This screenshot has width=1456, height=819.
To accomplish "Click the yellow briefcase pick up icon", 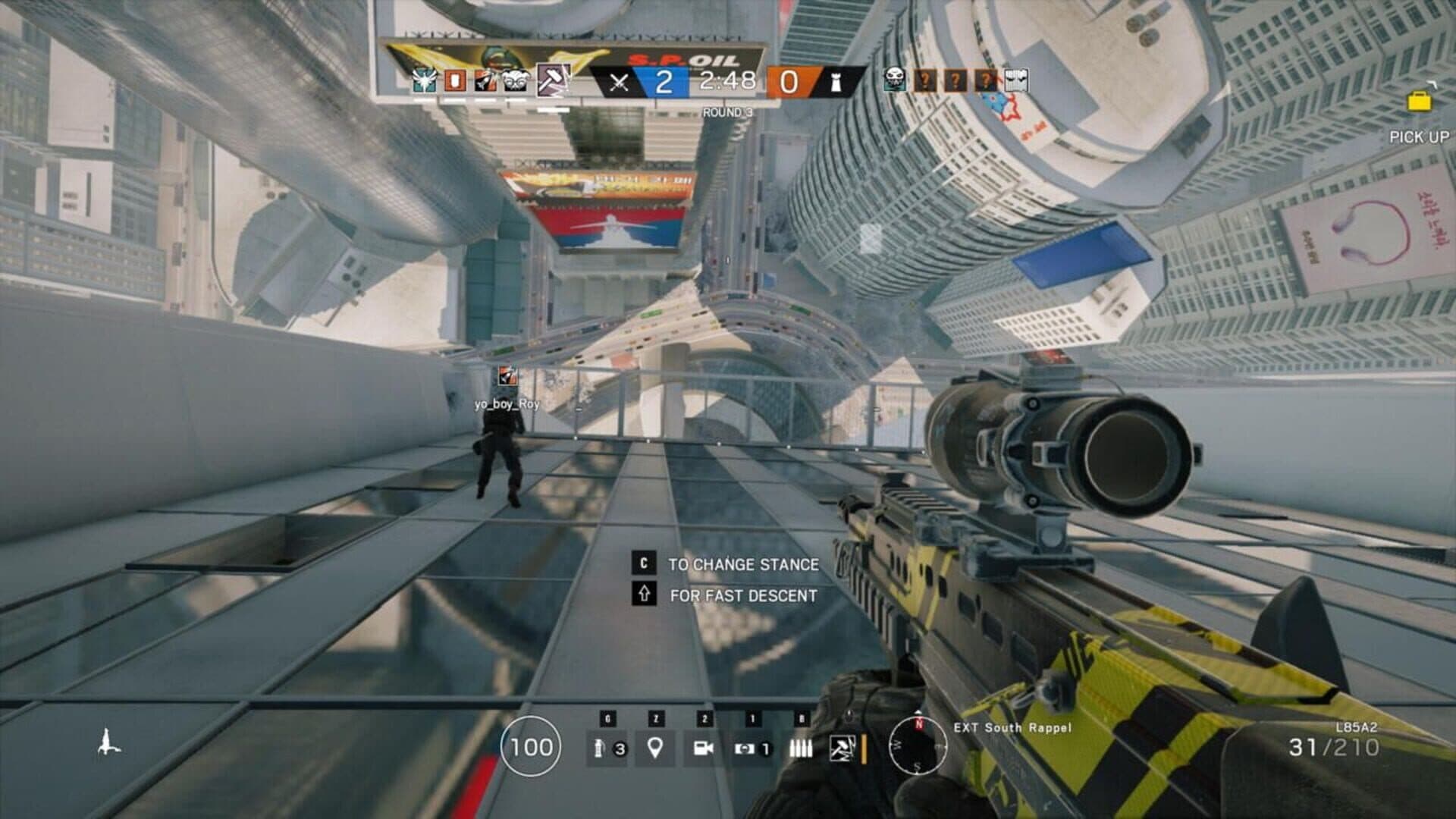I will coord(1419,102).
